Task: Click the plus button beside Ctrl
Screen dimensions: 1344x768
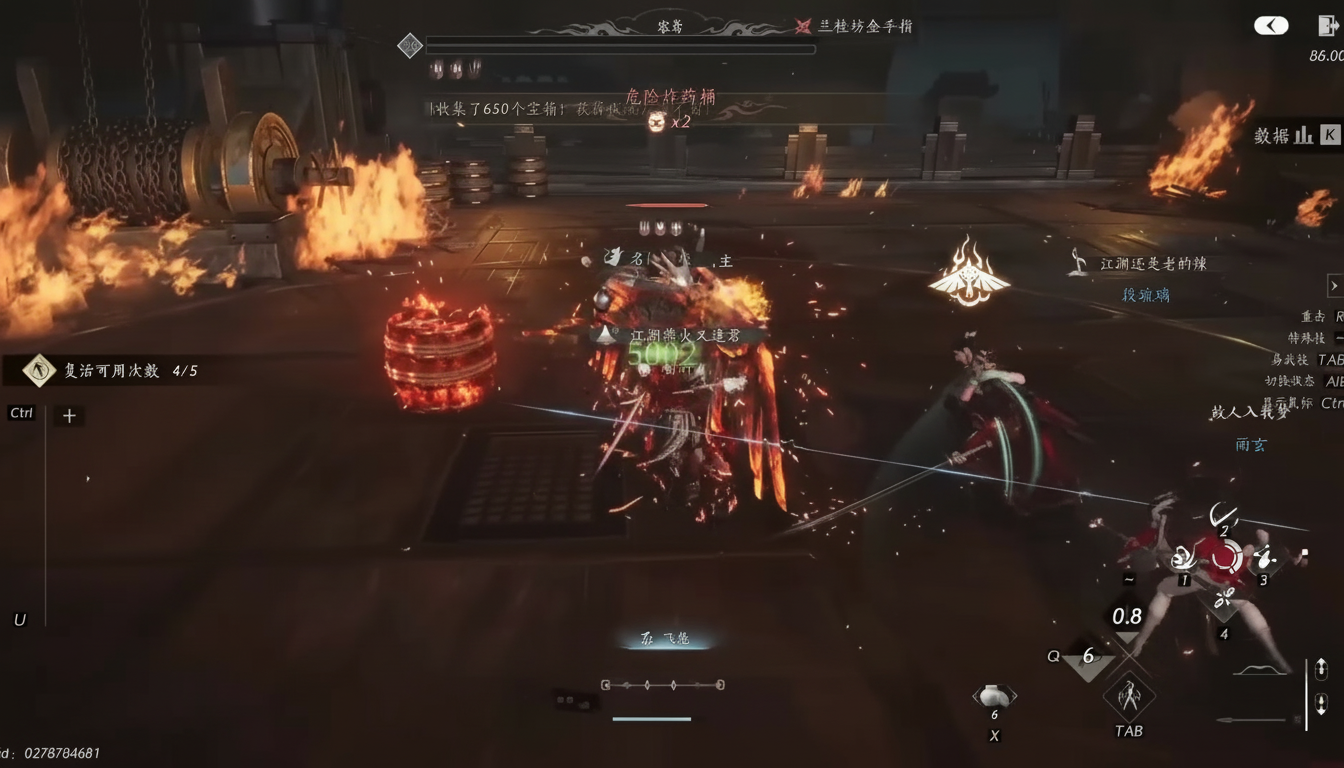Action: coord(69,416)
